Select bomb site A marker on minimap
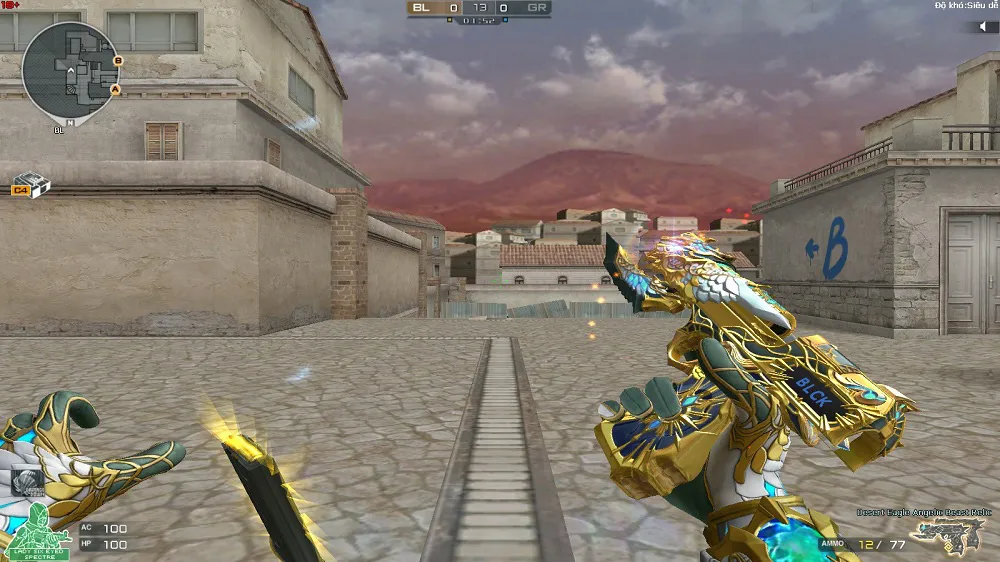Screen dimensions: 1000x562 (115, 89)
